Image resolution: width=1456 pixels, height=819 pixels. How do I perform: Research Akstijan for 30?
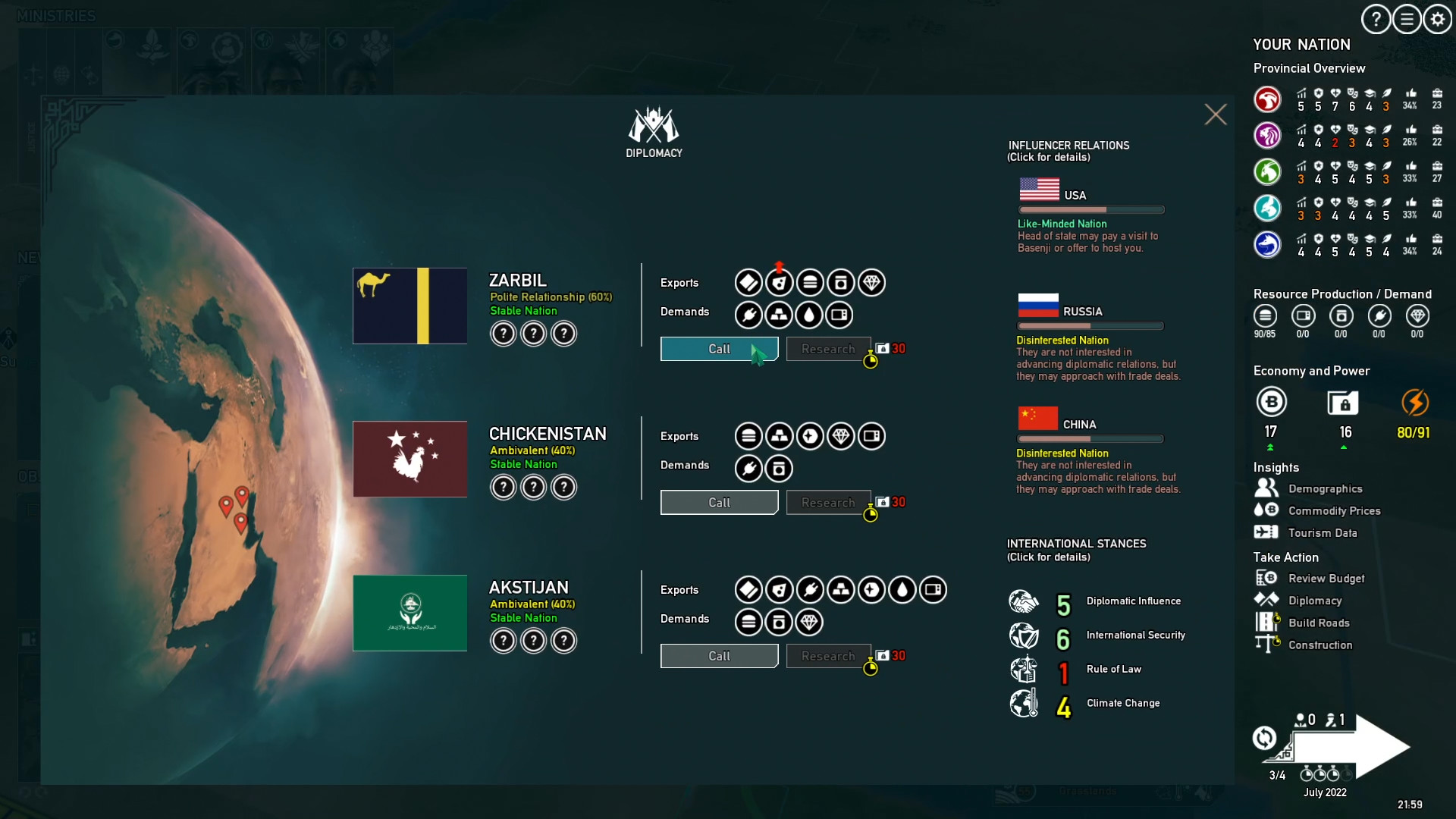click(x=828, y=656)
